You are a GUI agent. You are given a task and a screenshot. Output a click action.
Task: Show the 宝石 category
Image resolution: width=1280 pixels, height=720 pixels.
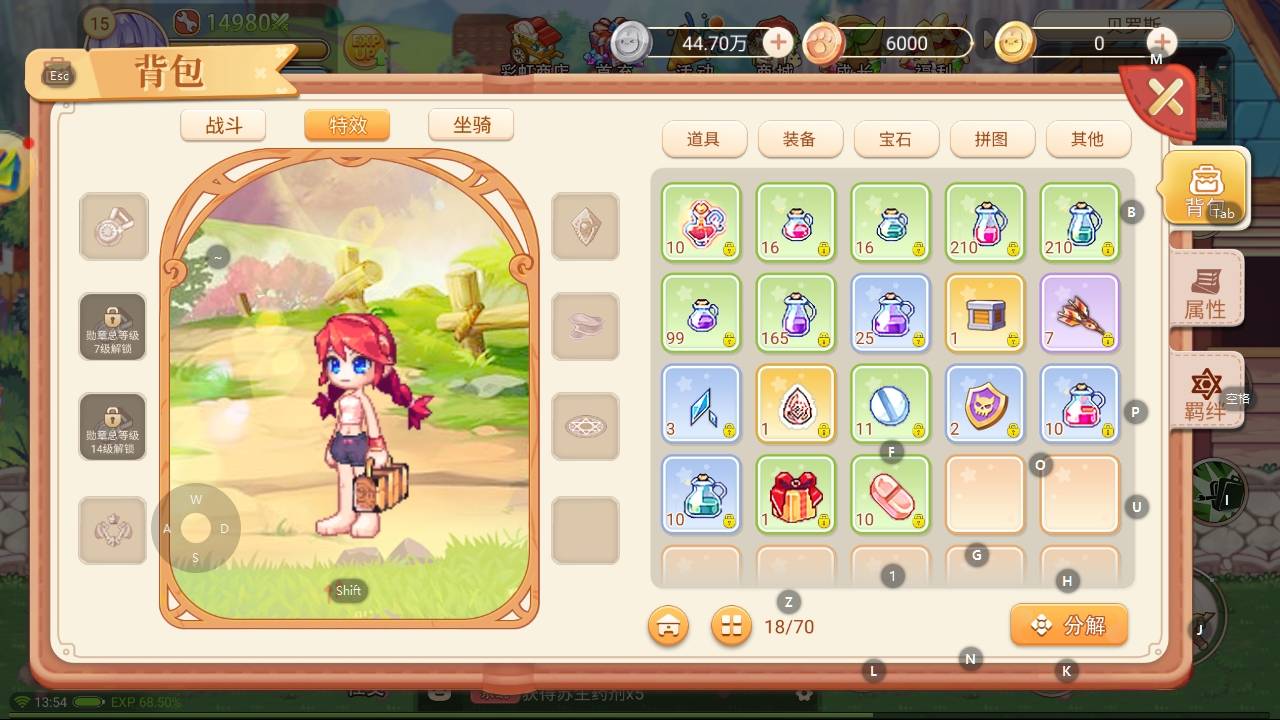pyautogui.click(x=895, y=139)
